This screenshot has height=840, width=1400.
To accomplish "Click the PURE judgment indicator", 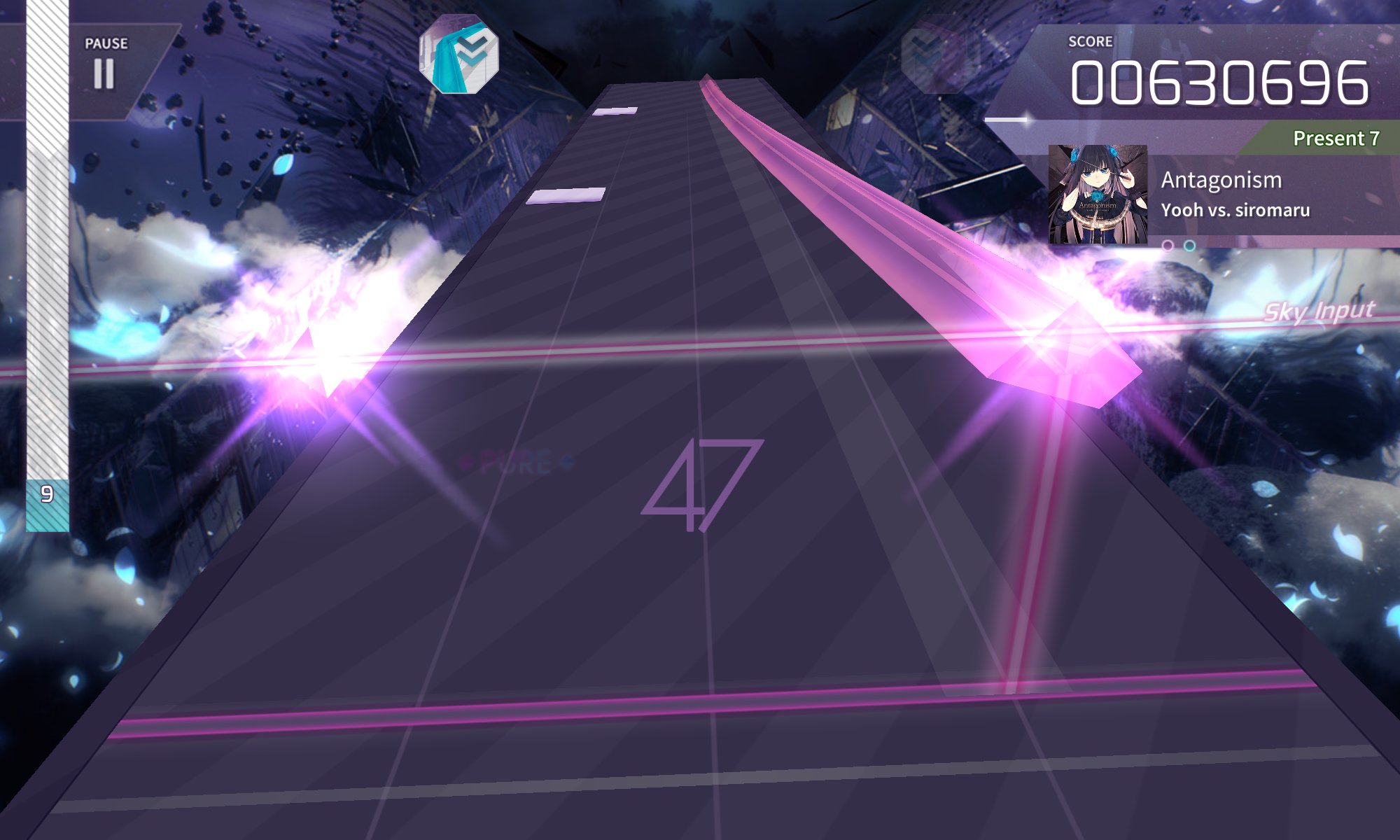I will click(x=514, y=461).
